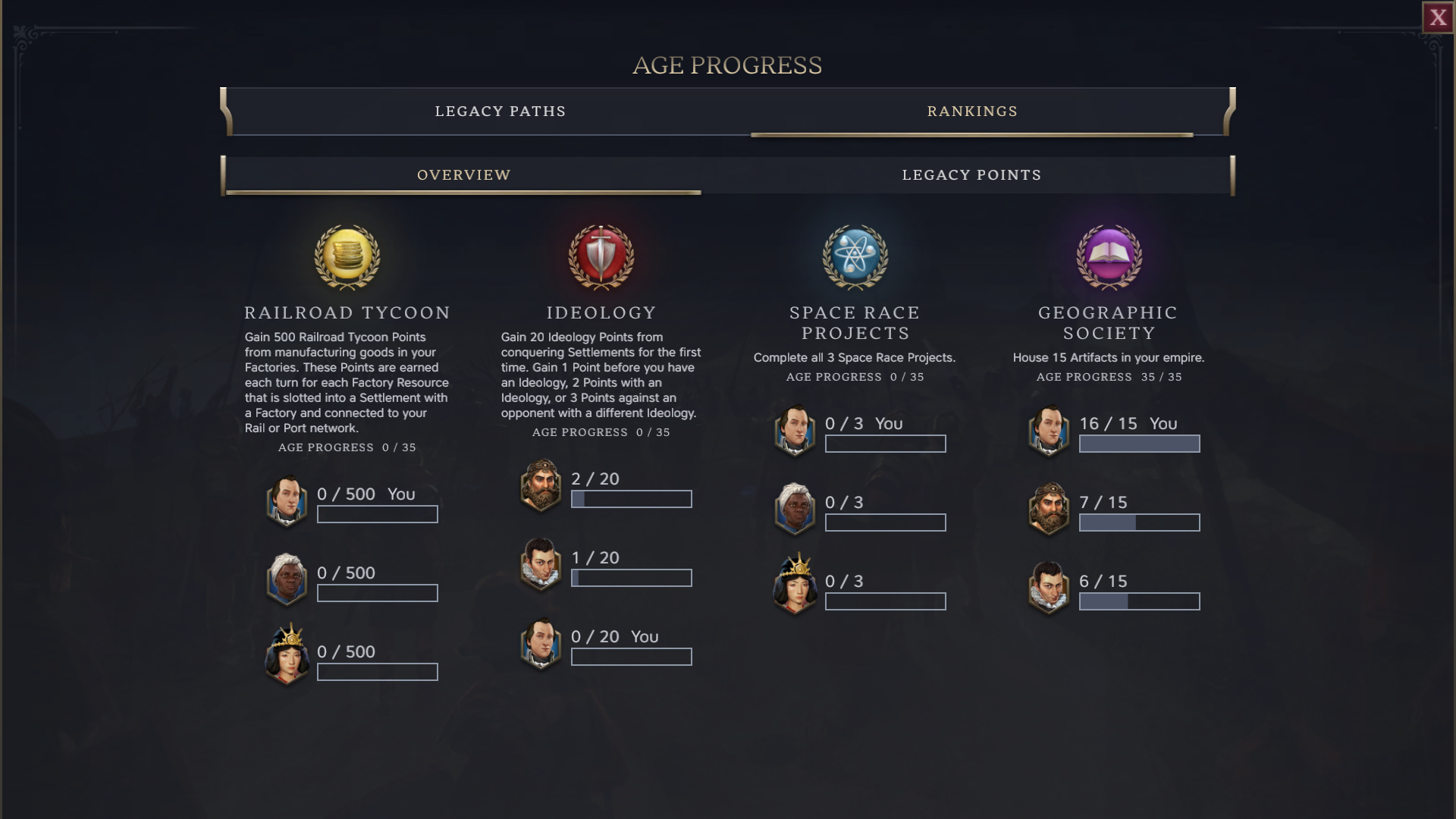
Task: Select the Railroad Tycoon gold coins icon
Action: point(347,258)
